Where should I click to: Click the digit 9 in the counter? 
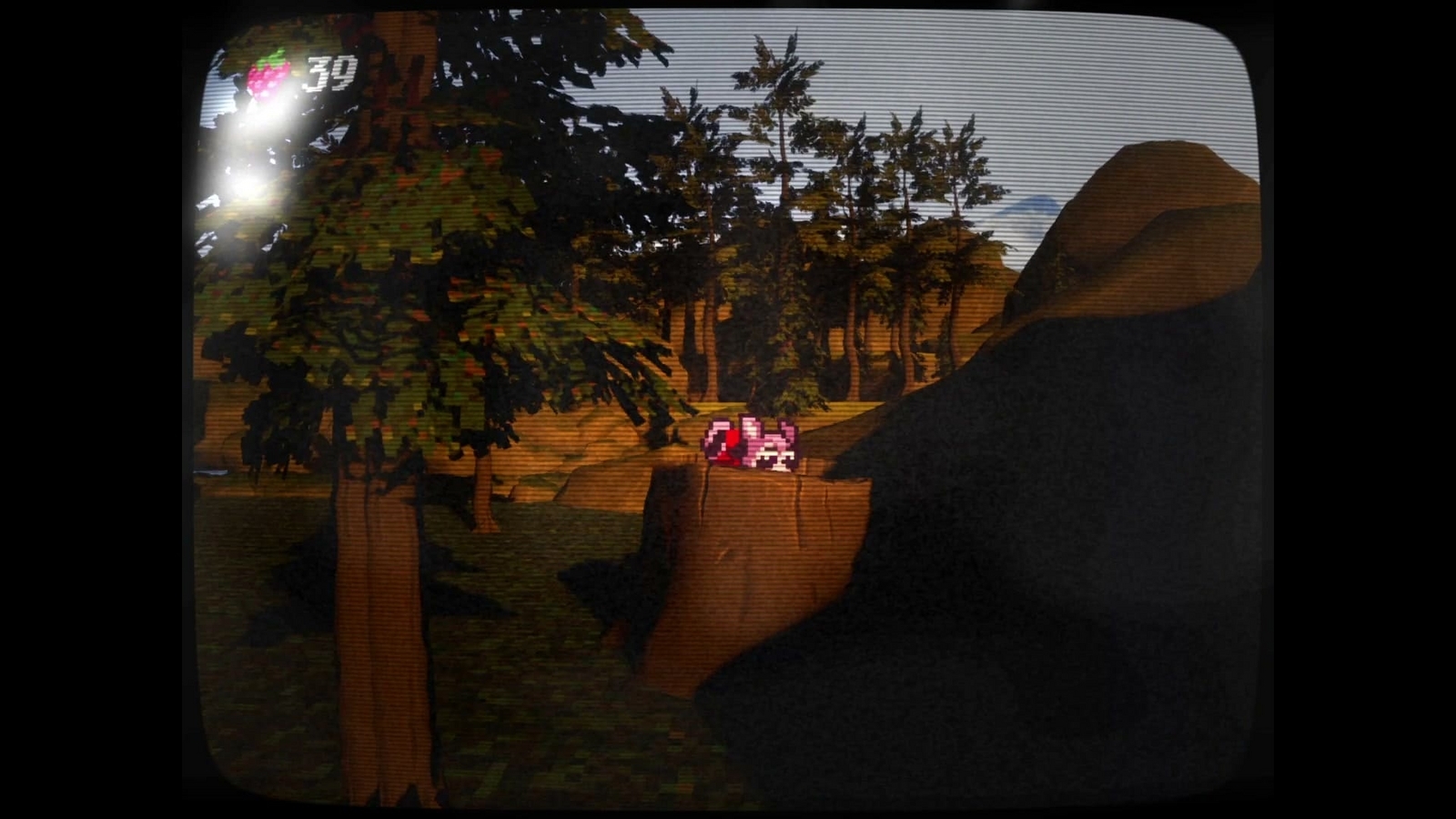(342, 73)
